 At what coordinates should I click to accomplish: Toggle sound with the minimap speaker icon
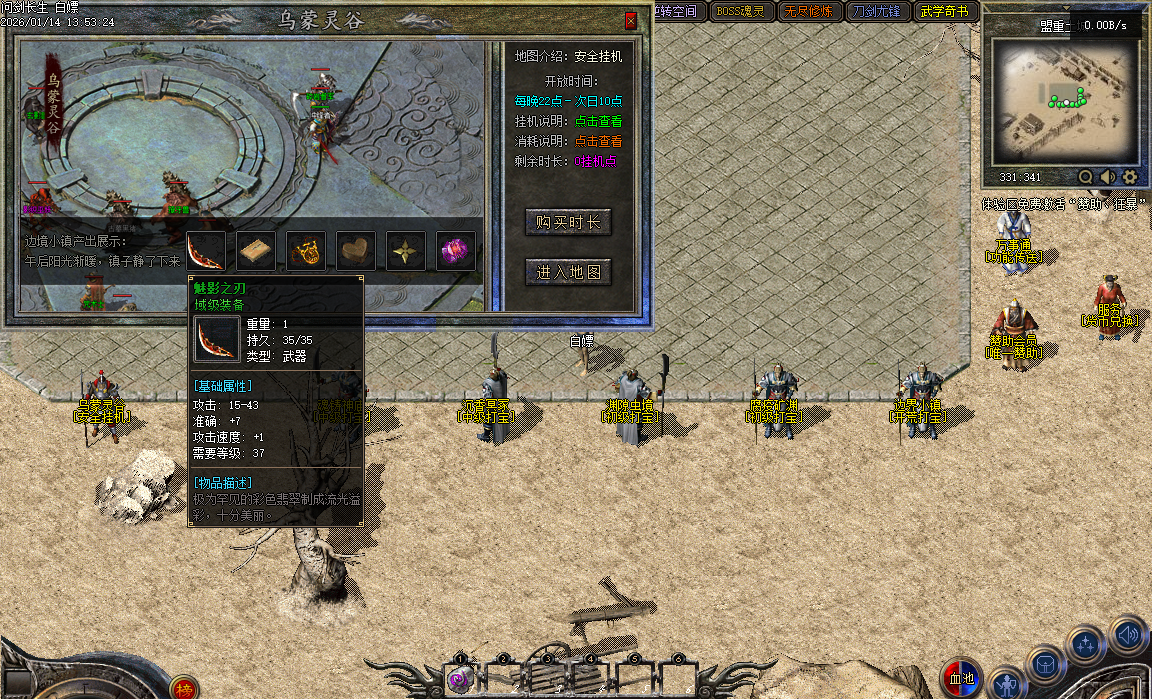coord(1108,177)
